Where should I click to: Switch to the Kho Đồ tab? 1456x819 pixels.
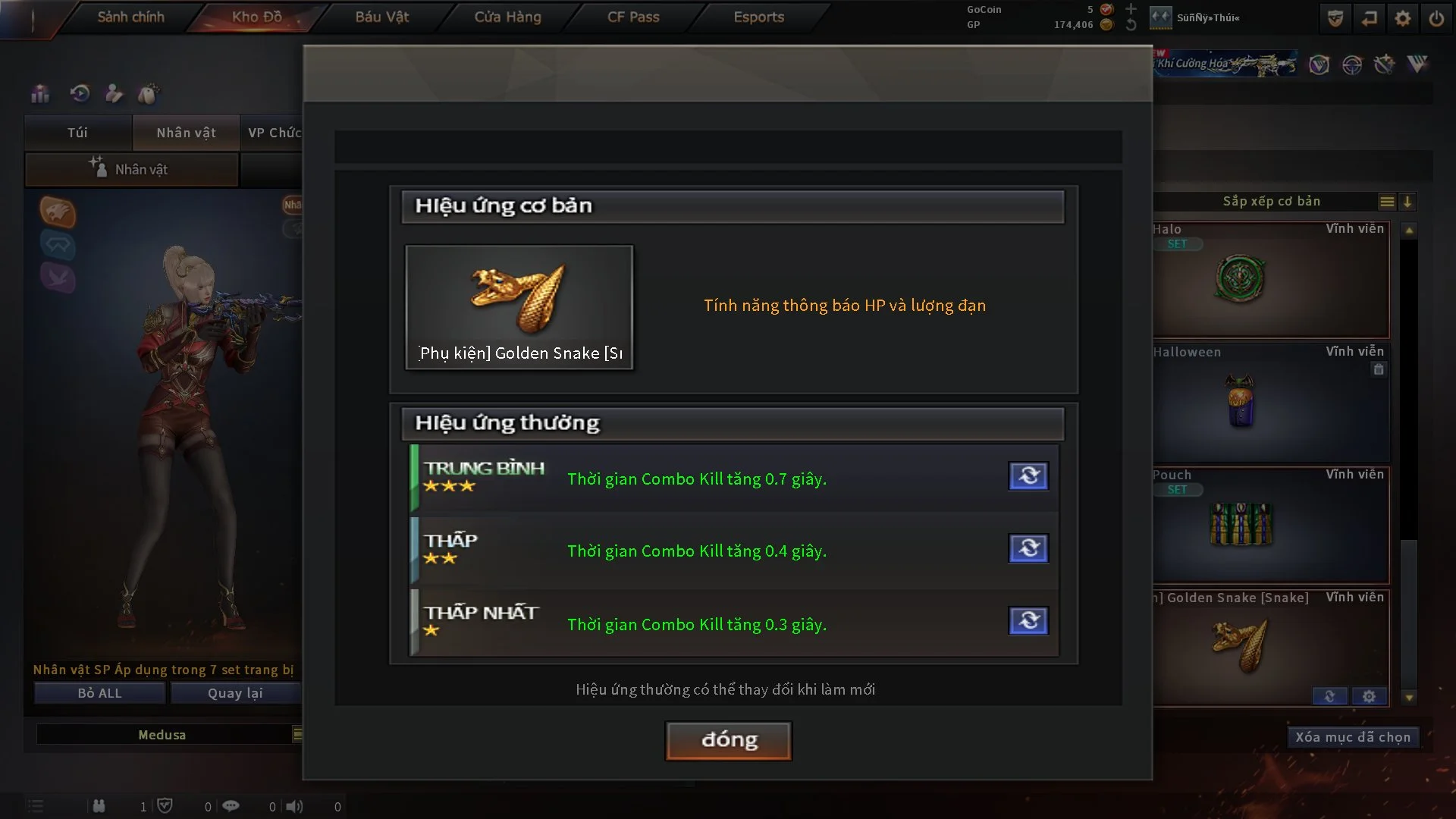click(x=256, y=17)
